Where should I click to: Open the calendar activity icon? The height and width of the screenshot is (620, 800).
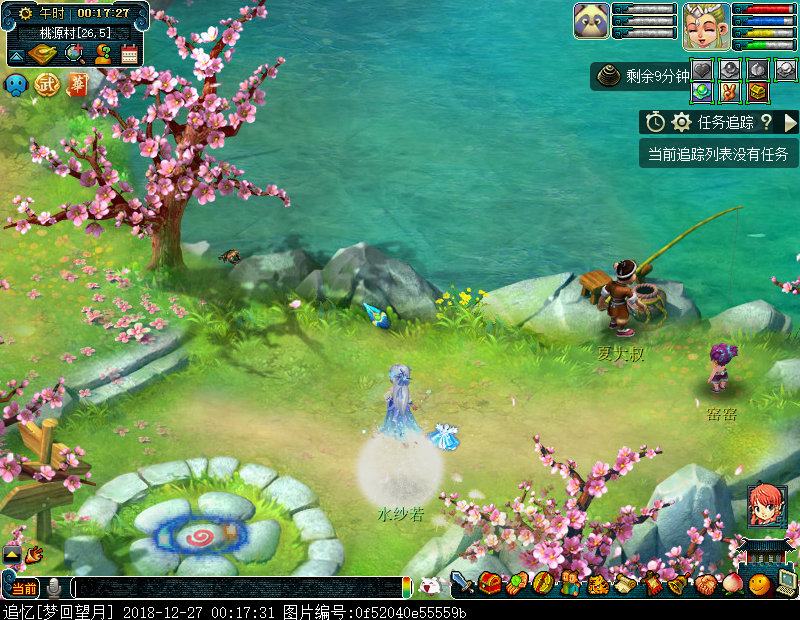click(130, 54)
